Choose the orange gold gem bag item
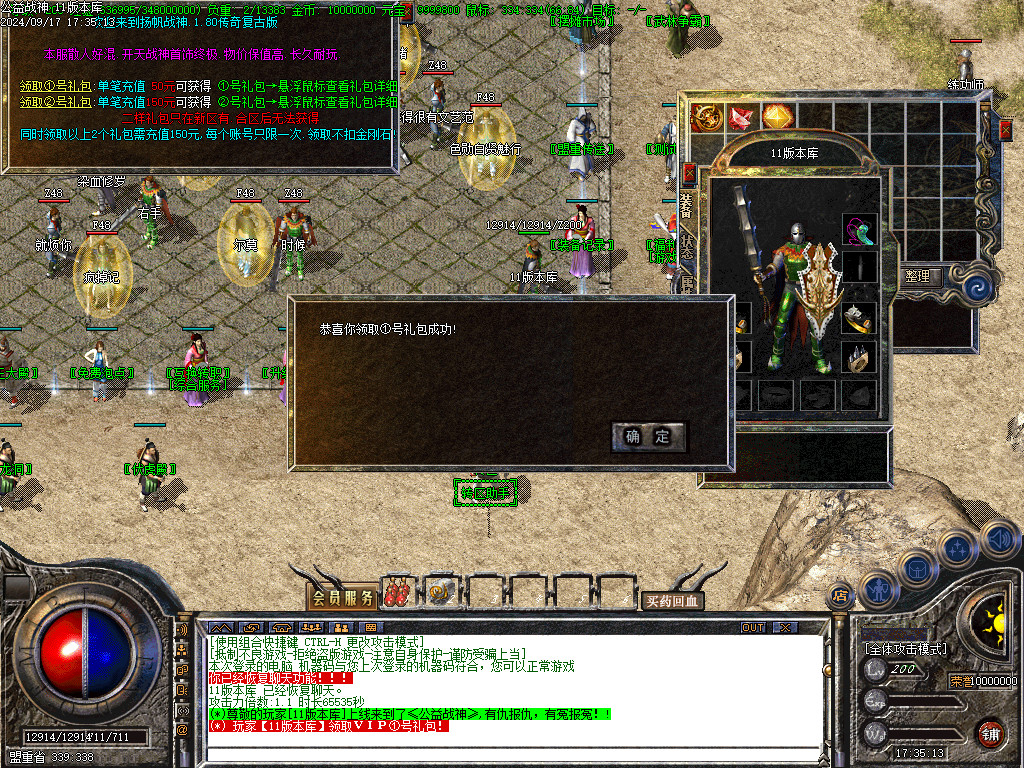Viewport: 1024px width, 768px height. pyautogui.click(x=777, y=117)
